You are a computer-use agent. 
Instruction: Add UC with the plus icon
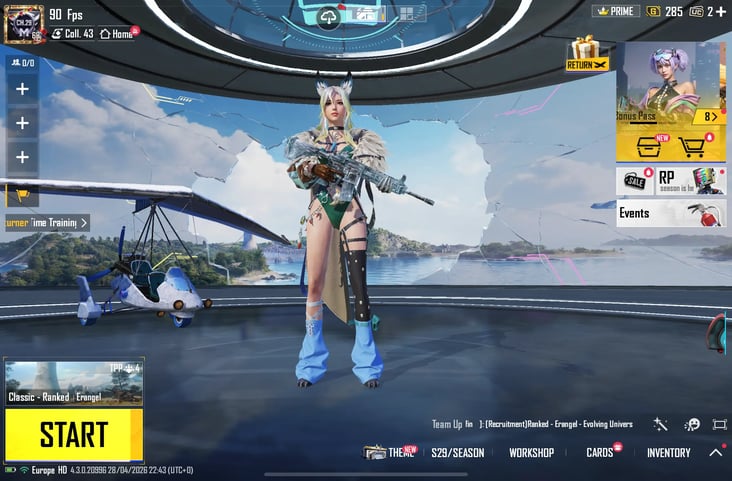click(x=721, y=11)
